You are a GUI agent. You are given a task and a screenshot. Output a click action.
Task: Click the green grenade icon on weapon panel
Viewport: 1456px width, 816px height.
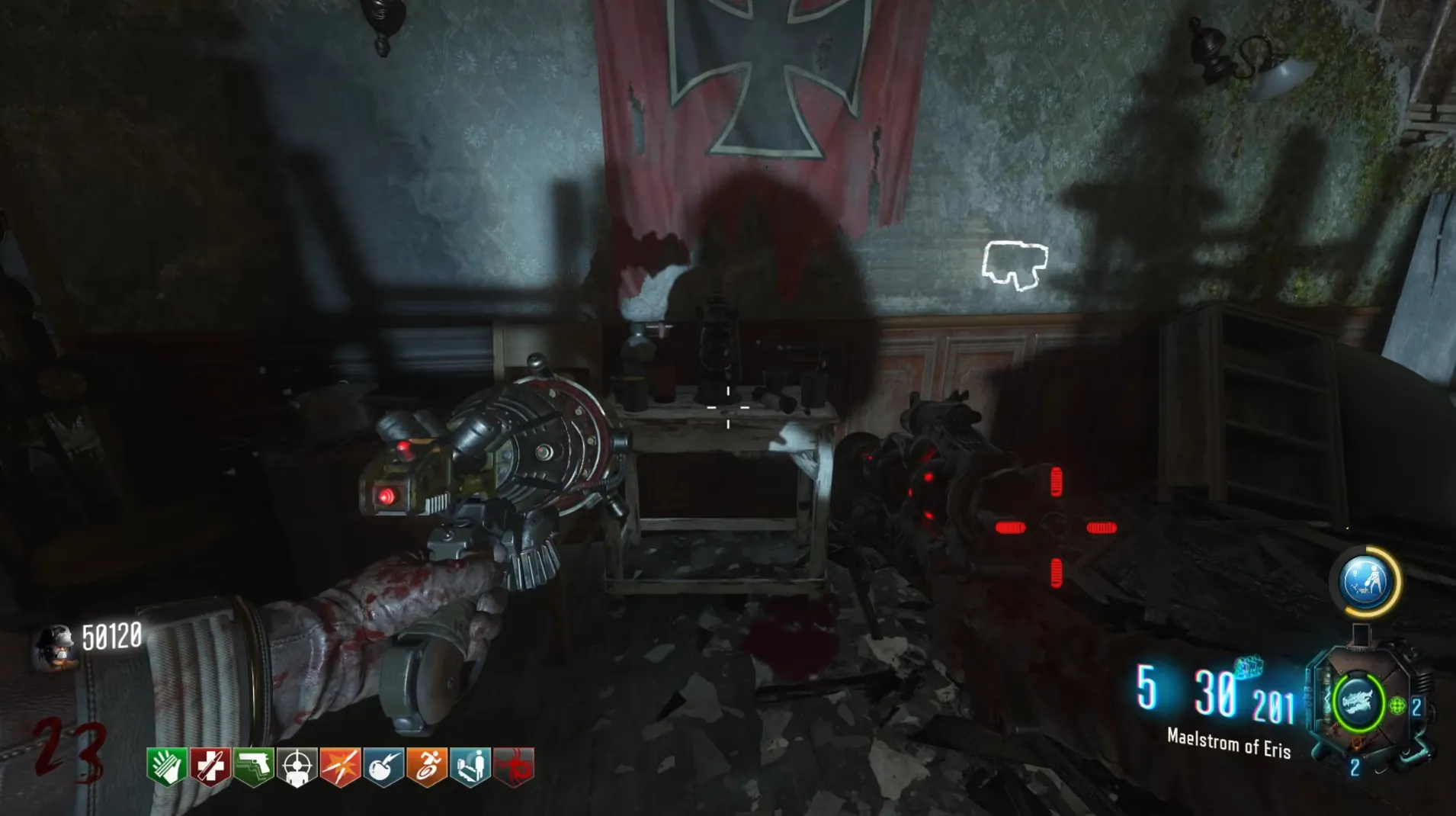1397,705
